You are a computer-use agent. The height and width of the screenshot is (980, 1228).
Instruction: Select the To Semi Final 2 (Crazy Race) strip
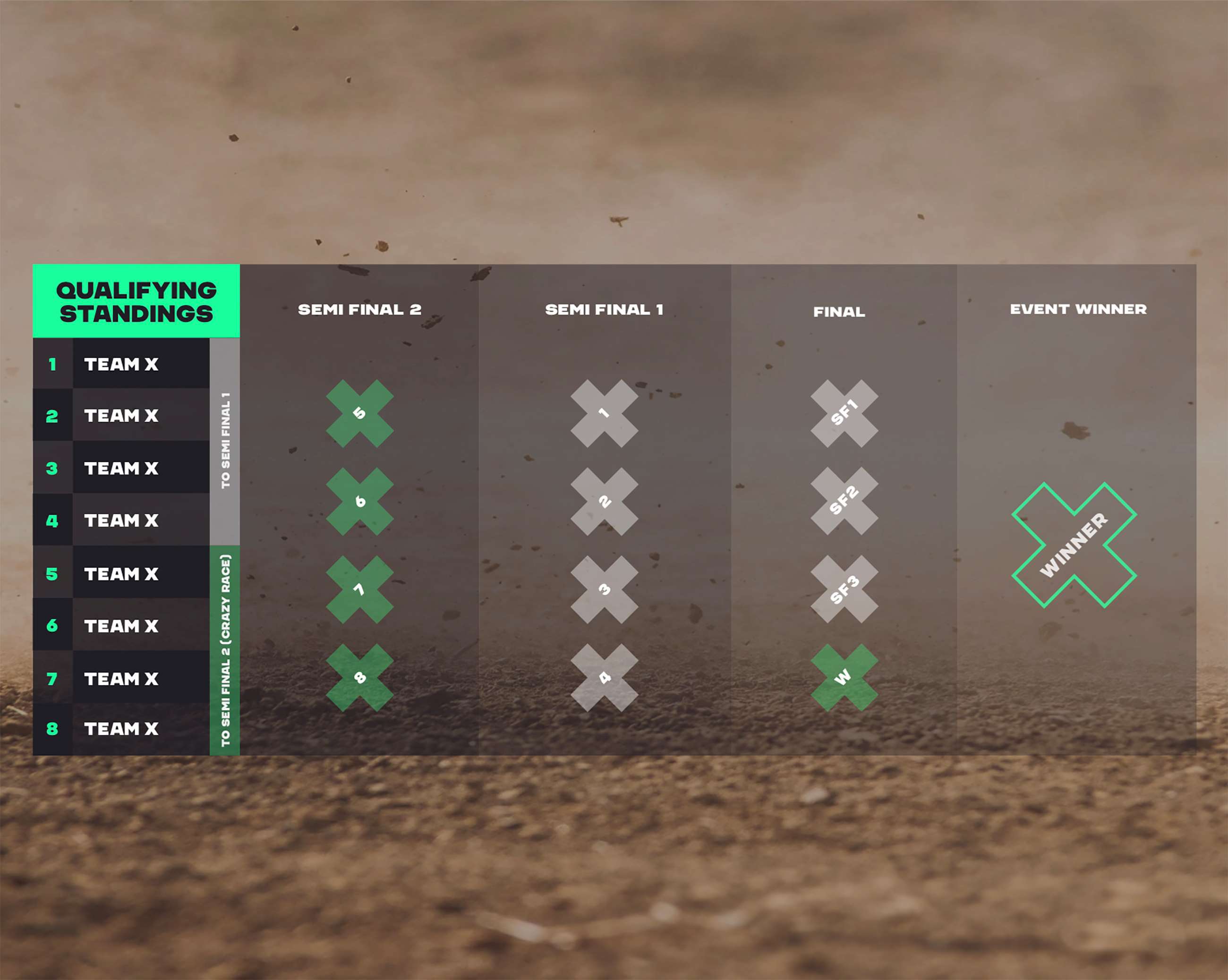[225, 650]
